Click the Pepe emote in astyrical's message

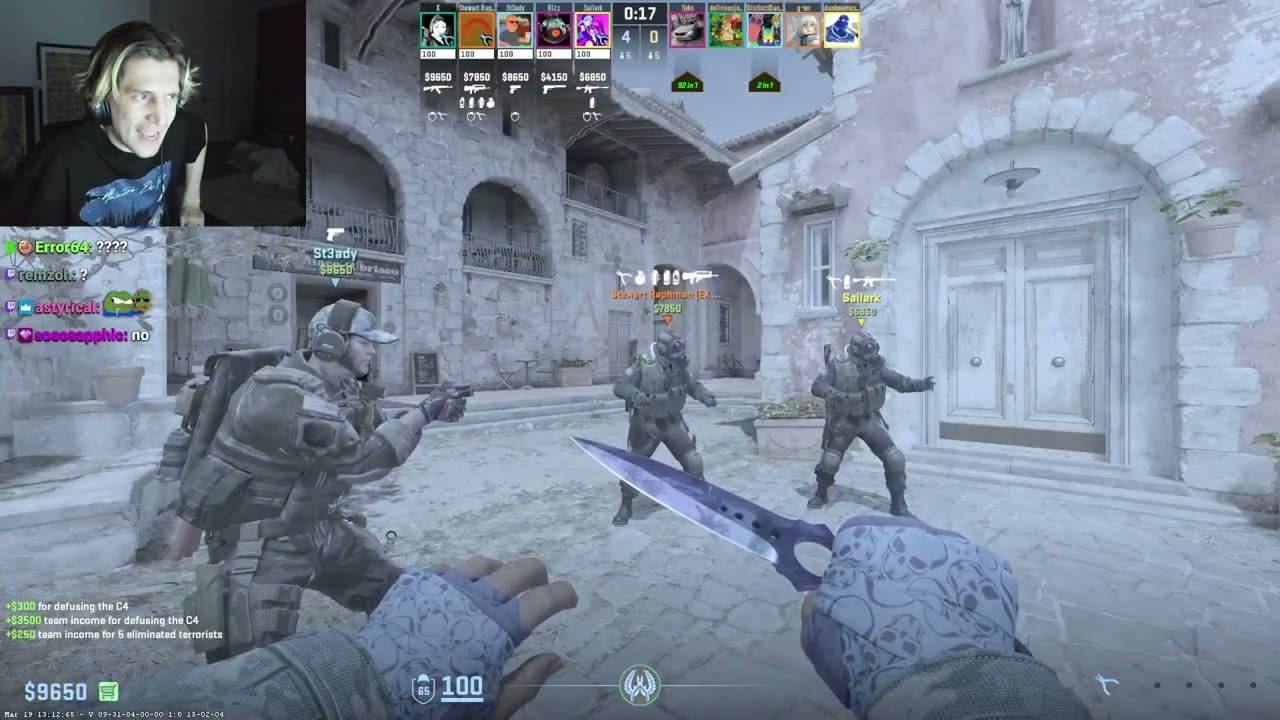[x=121, y=304]
